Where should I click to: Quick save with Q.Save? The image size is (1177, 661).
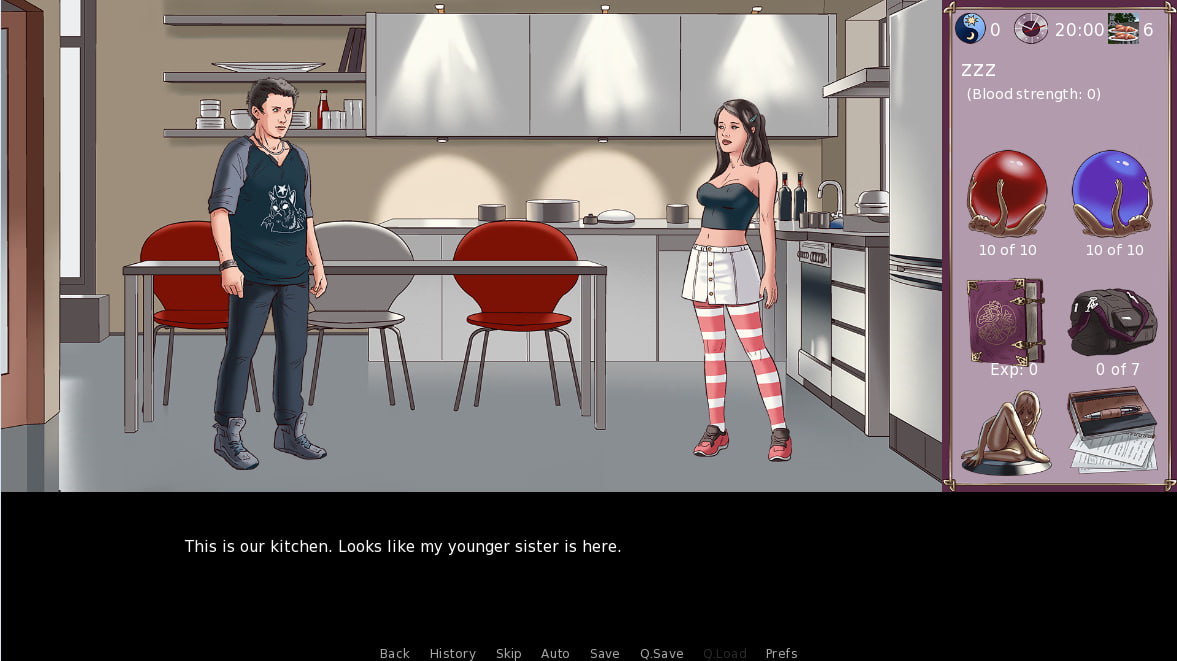click(x=661, y=653)
